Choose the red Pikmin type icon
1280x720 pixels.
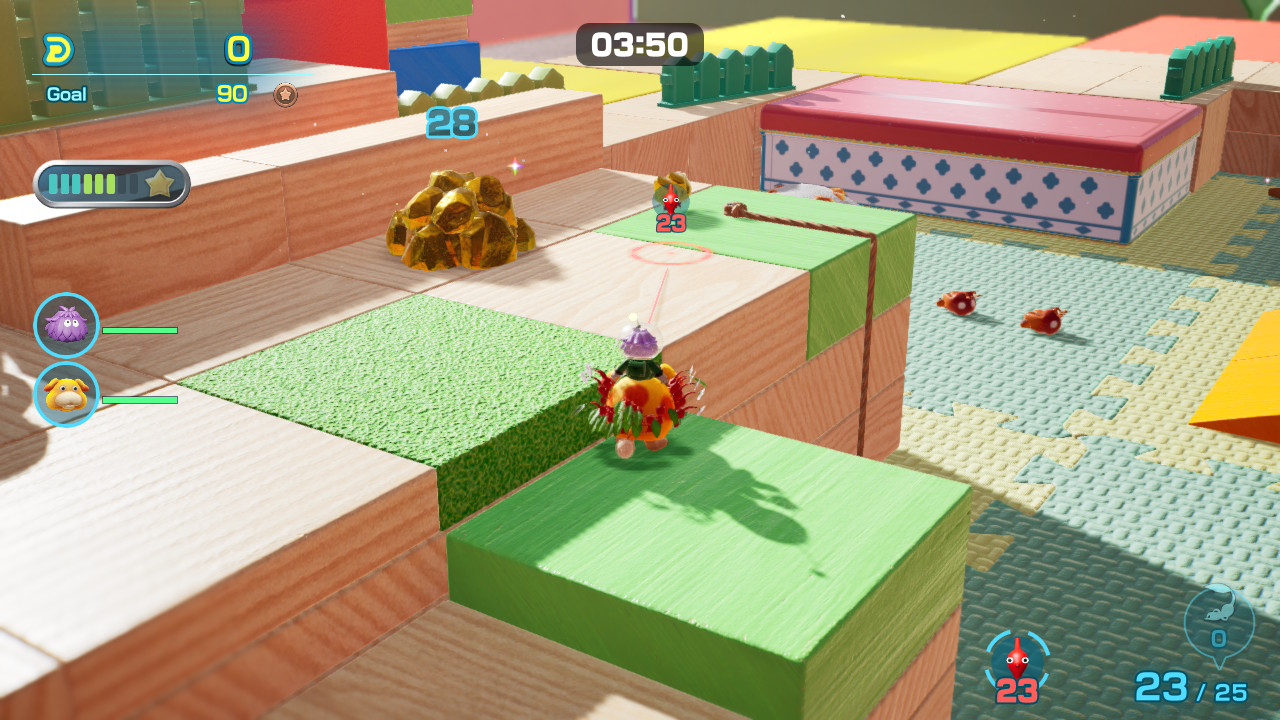pyautogui.click(x=1017, y=660)
